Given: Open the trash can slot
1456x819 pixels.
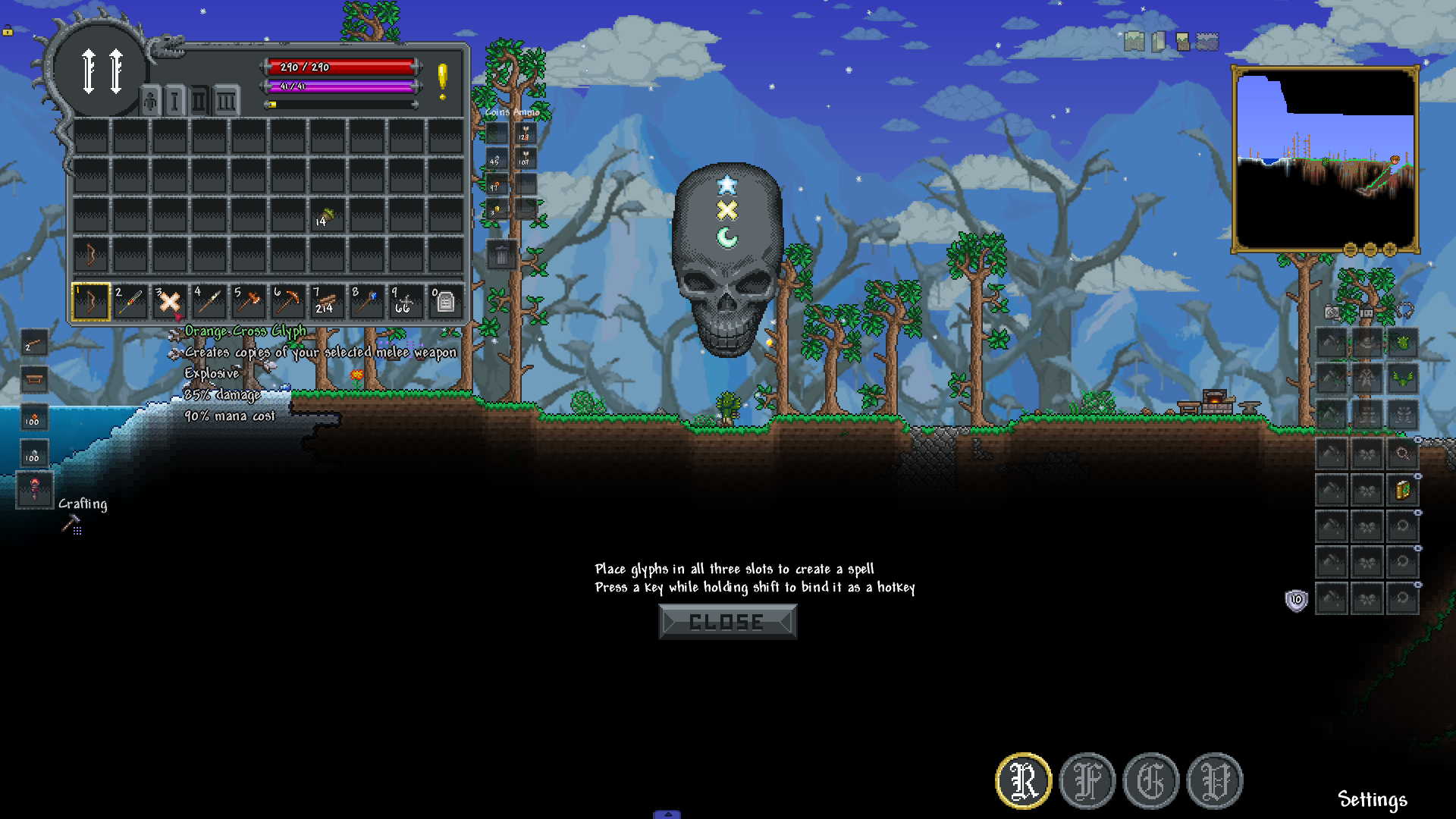Looking at the screenshot, I should (x=501, y=256).
